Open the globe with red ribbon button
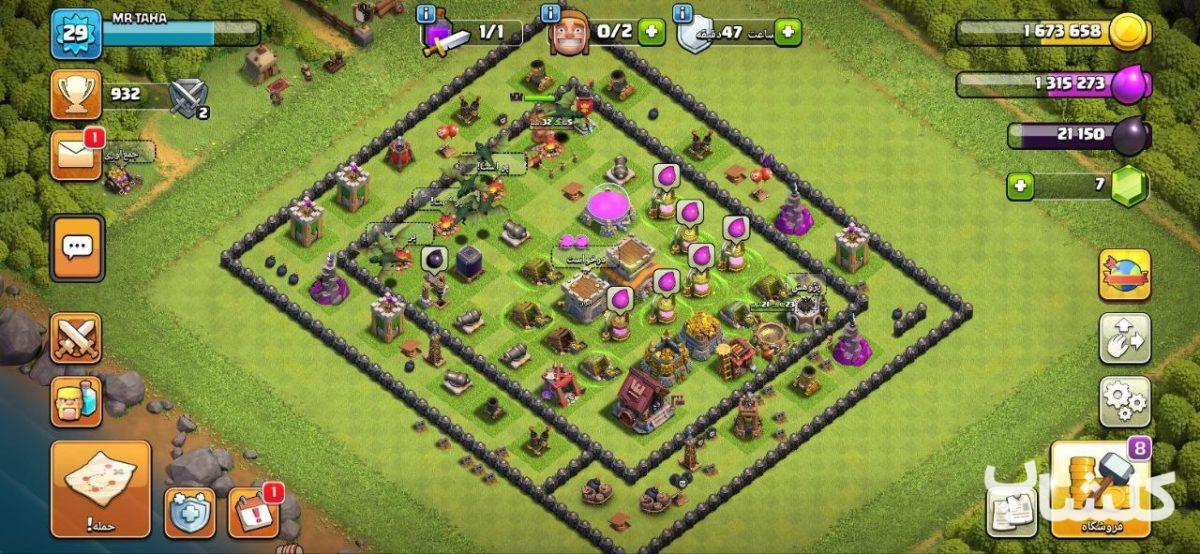This screenshot has width=1200, height=554. tap(1125, 275)
